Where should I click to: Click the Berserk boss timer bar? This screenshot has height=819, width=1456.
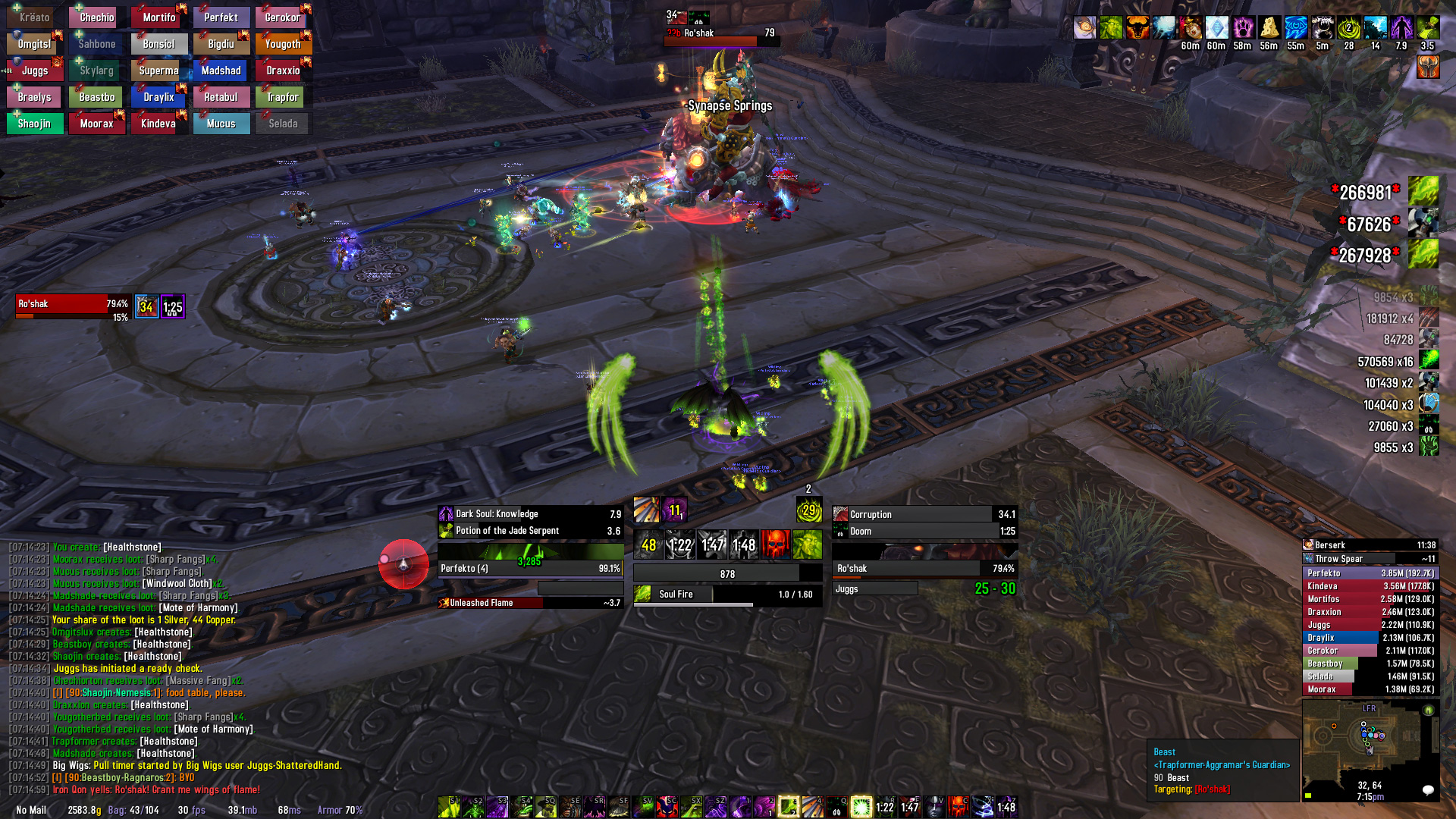(x=1370, y=545)
